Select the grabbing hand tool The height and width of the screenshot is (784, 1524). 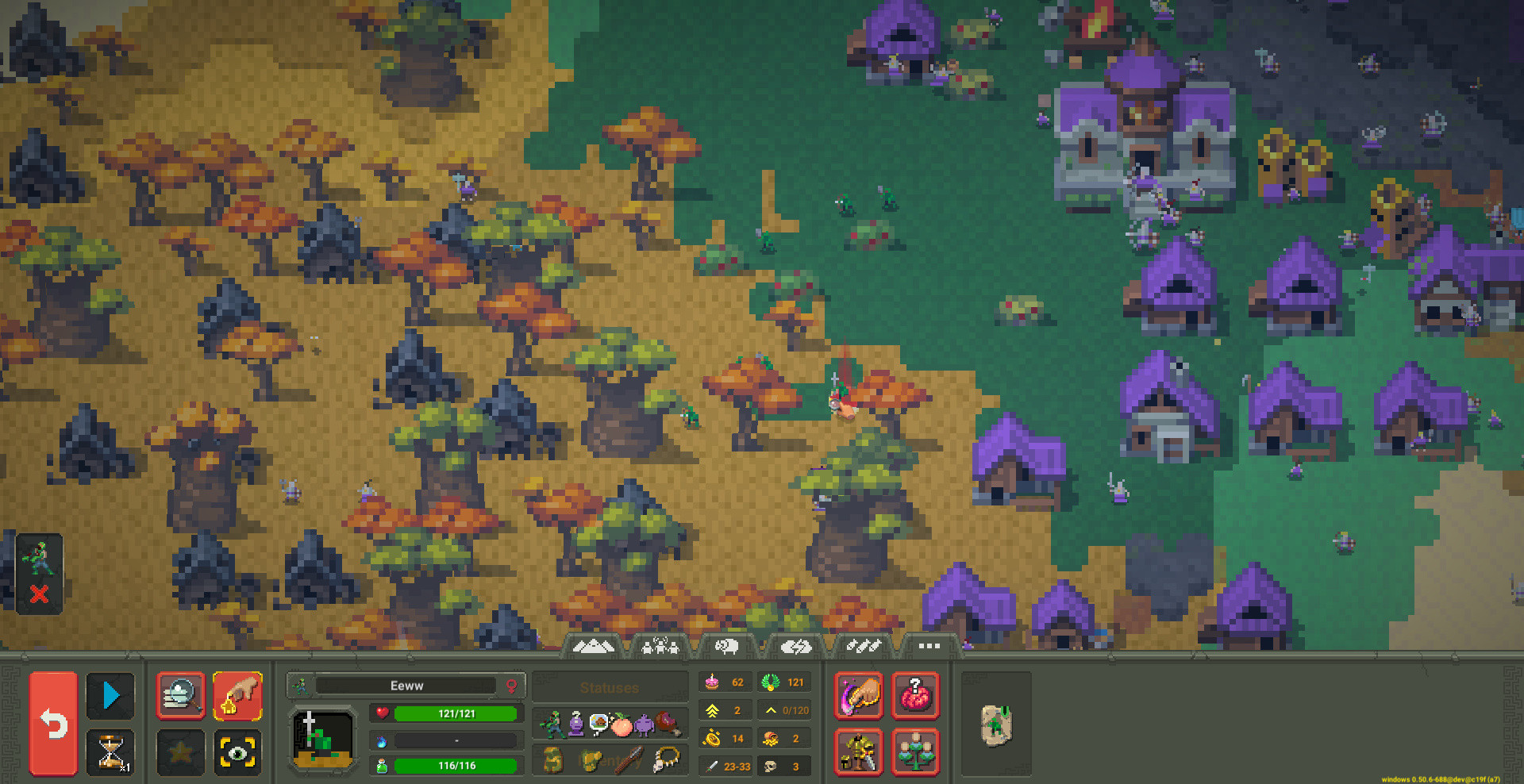pos(238,696)
